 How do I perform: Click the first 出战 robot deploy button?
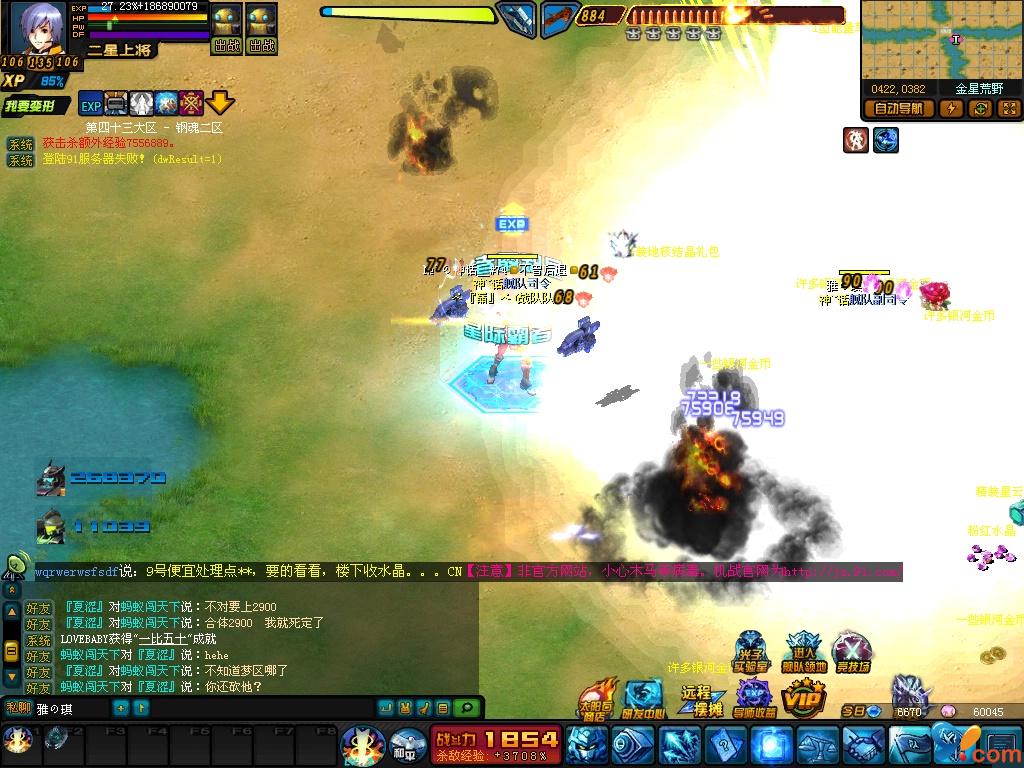pos(227,30)
